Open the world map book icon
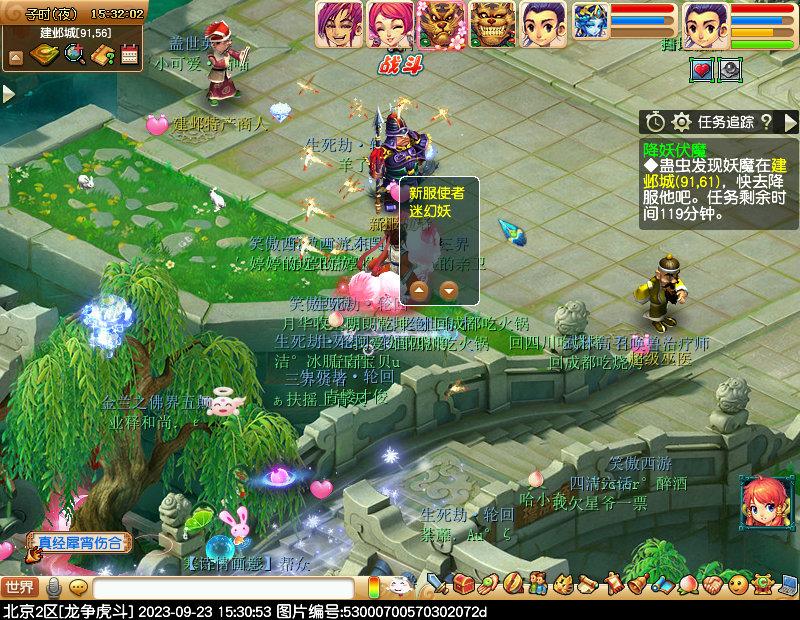The width and height of the screenshot is (800, 620). pos(44,55)
